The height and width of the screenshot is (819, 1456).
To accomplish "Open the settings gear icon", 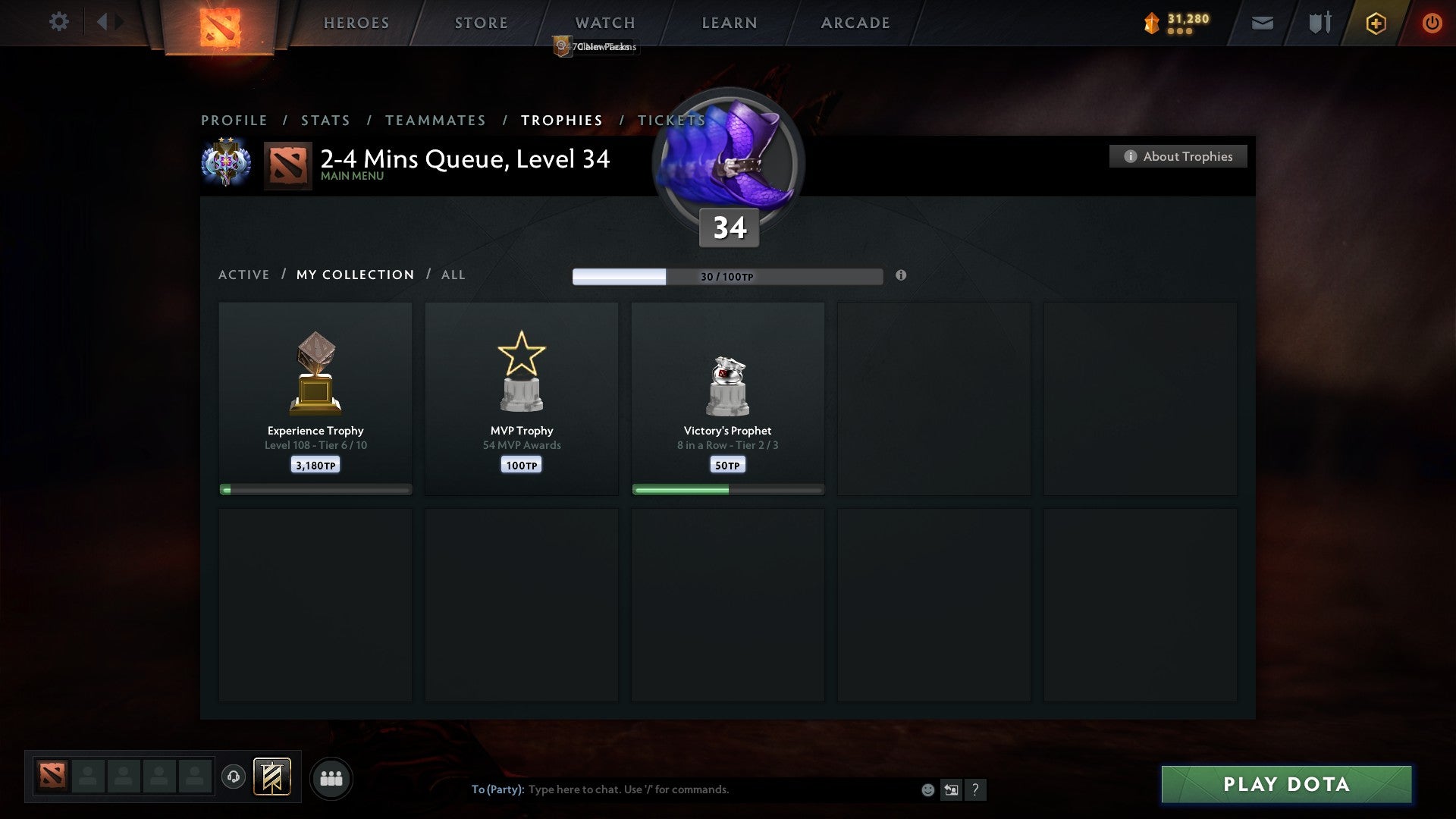I will point(58,22).
